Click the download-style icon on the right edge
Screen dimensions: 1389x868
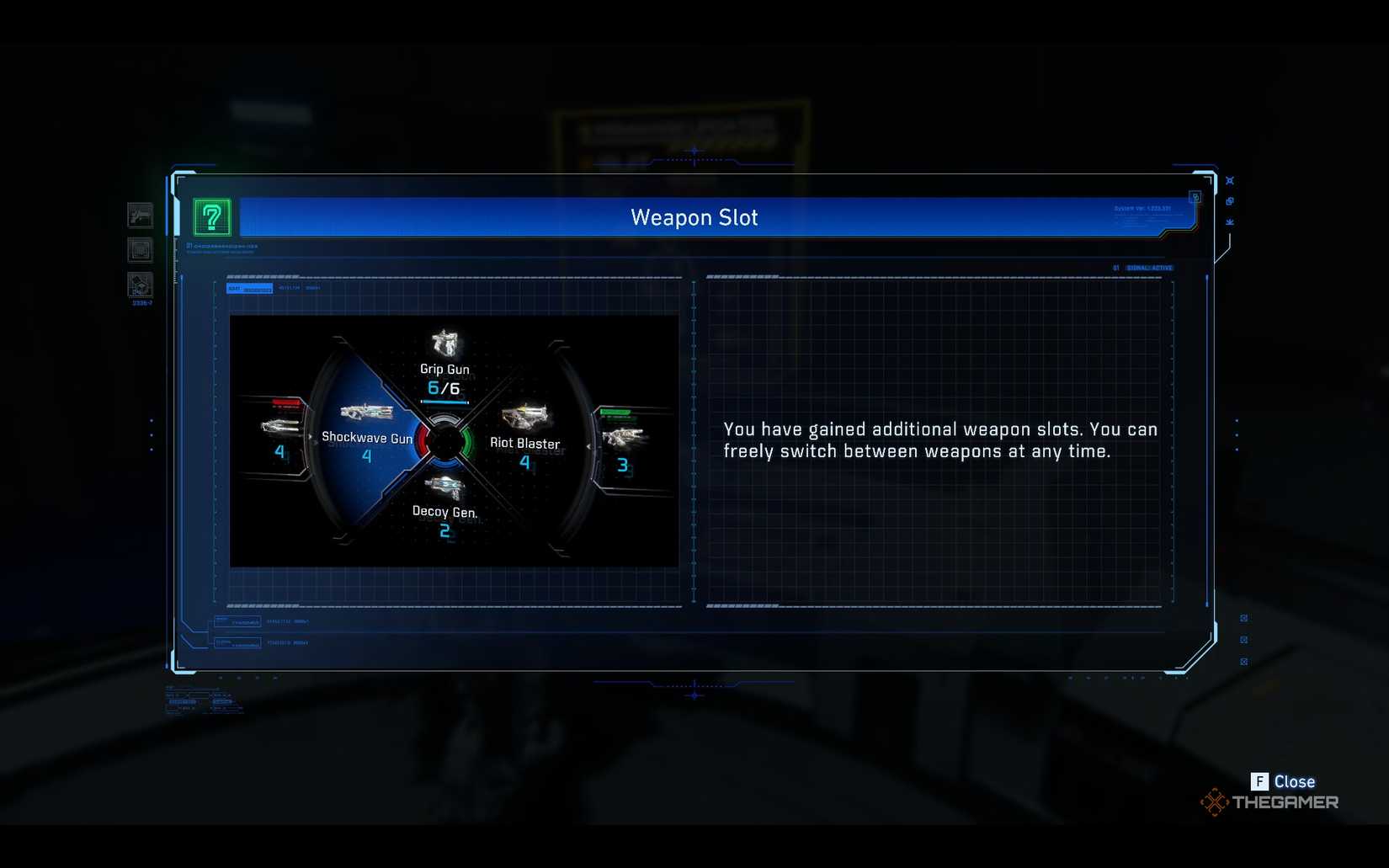tap(1230, 221)
